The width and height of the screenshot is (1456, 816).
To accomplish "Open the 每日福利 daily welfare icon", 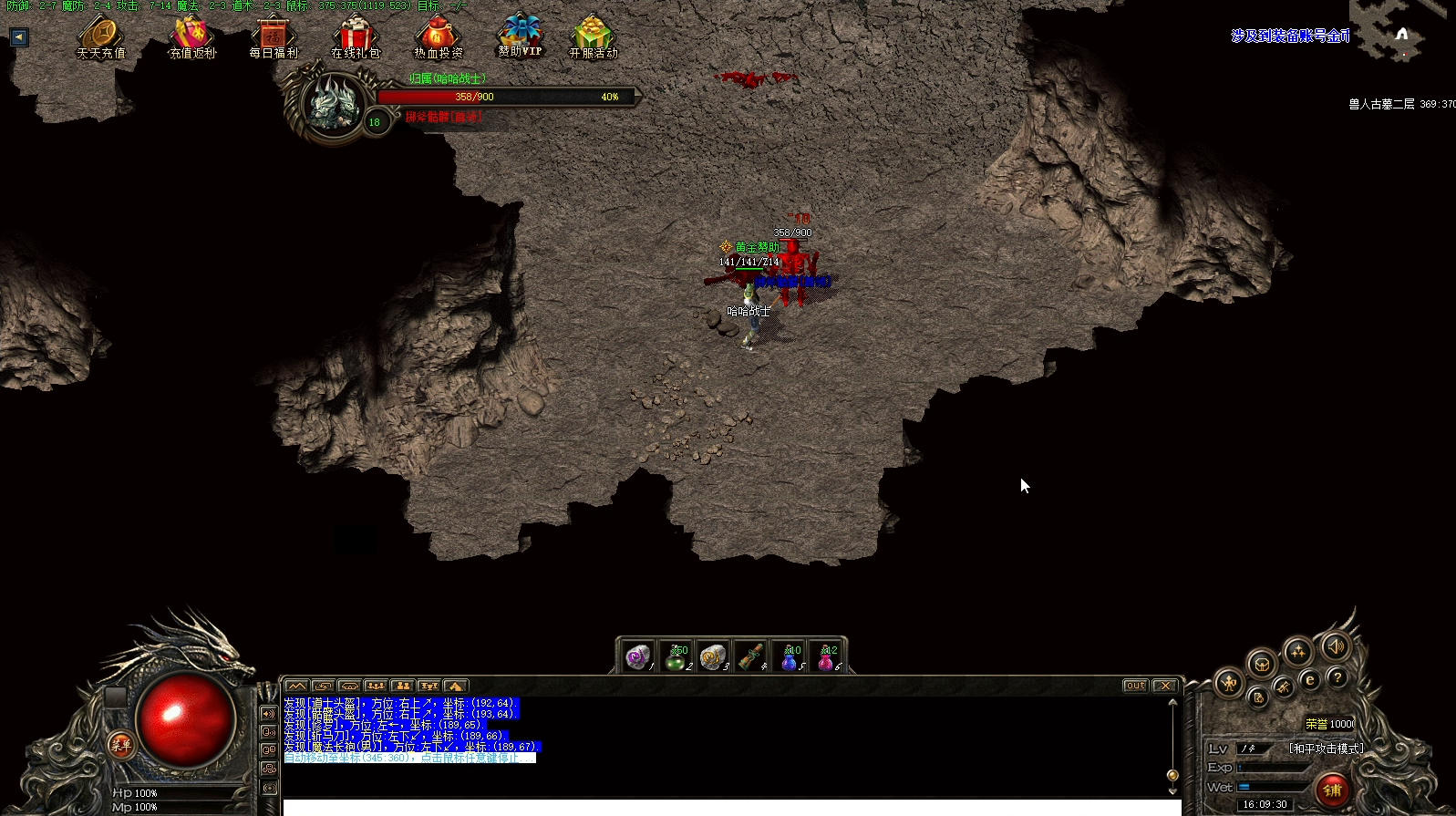I will point(274,37).
